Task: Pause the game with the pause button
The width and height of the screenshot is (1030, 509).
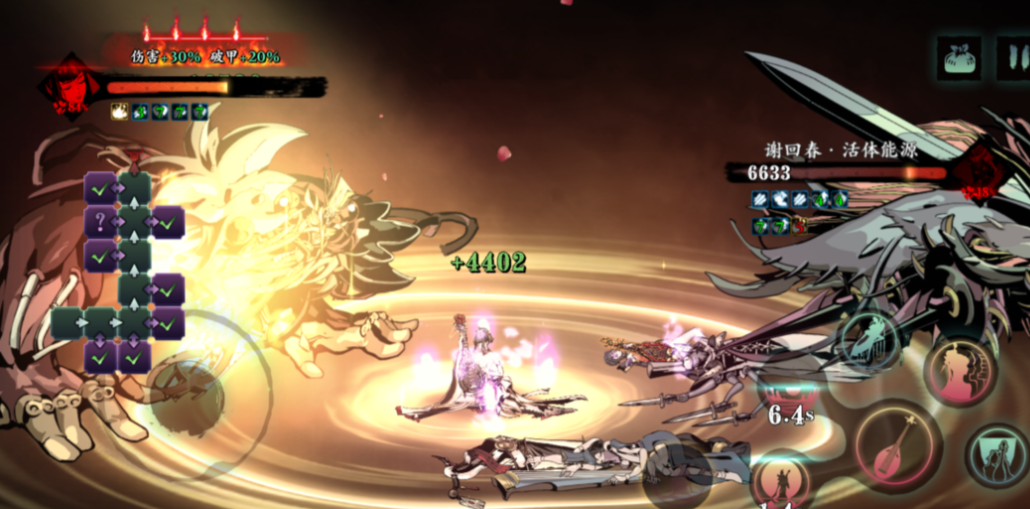Action: 1012,58
